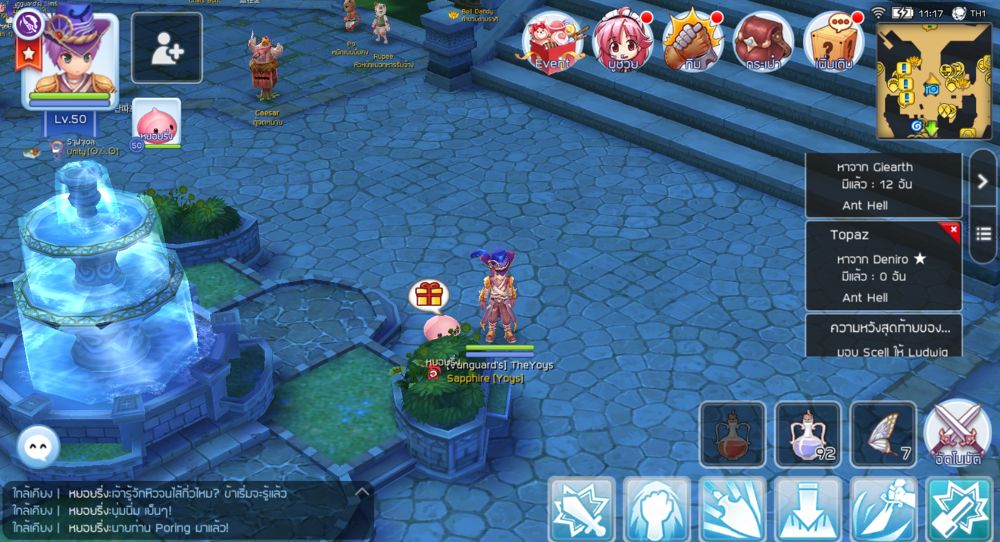Use the white potion with 92 count
1000x542 pixels.
click(808, 433)
